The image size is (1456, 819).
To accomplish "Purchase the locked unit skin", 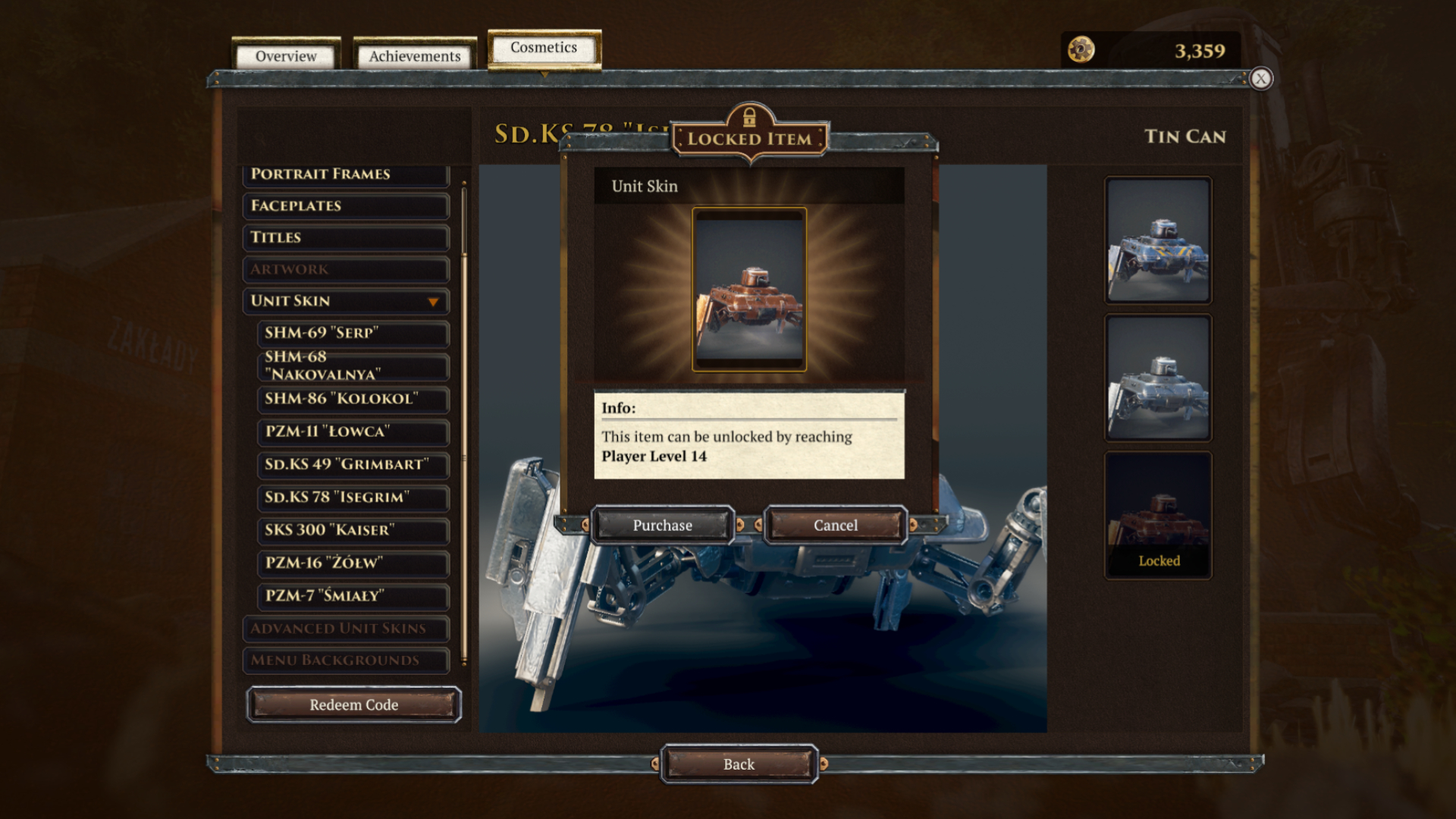I will (662, 526).
